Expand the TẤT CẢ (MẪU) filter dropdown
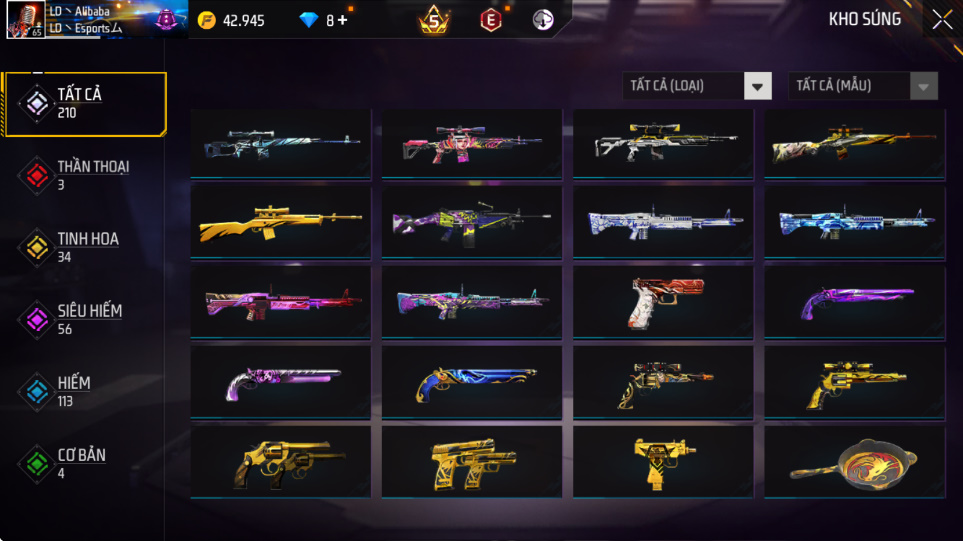963x541 pixels. pyautogui.click(x=863, y=86)
